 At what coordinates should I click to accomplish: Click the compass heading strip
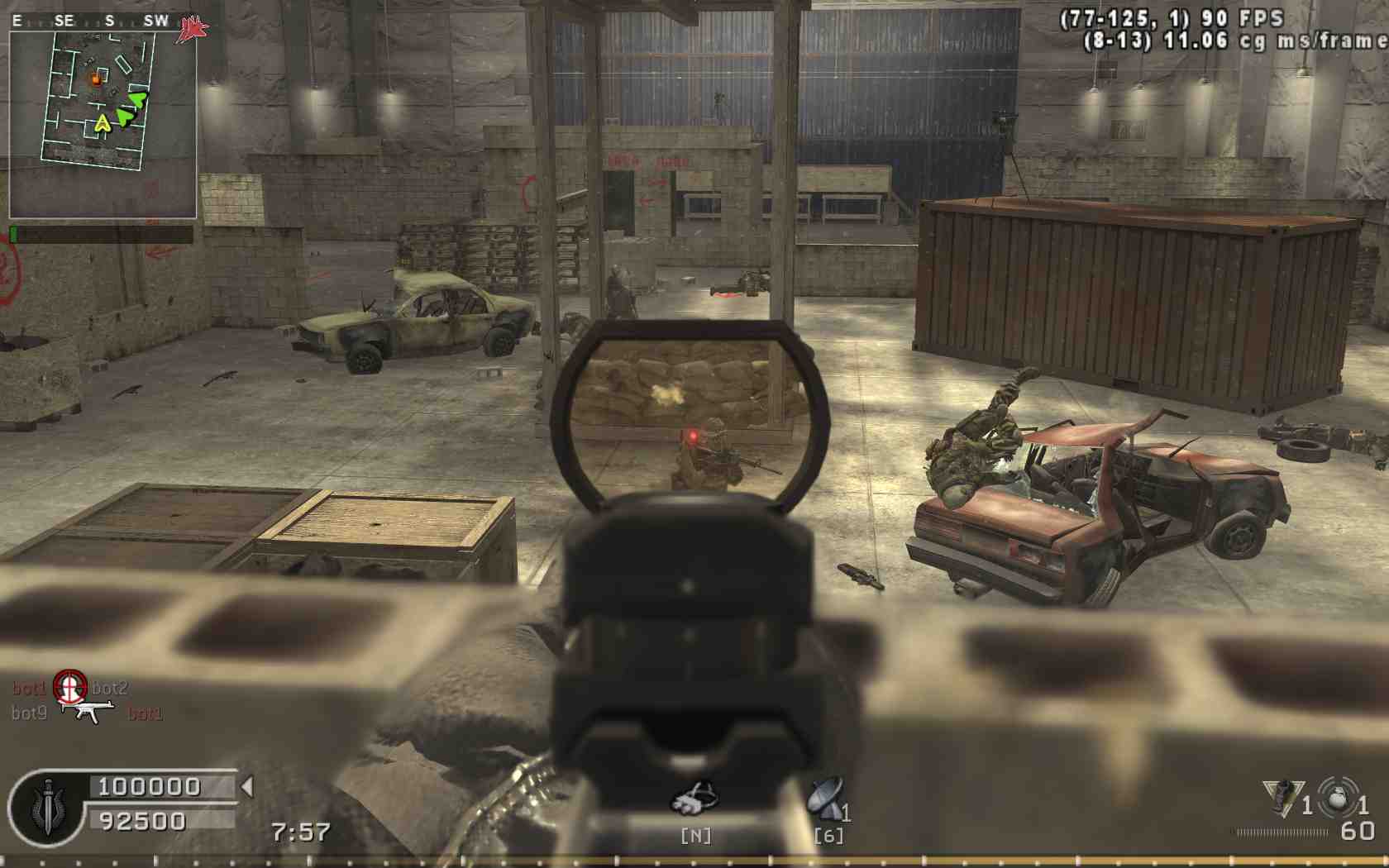pos(91,21)
